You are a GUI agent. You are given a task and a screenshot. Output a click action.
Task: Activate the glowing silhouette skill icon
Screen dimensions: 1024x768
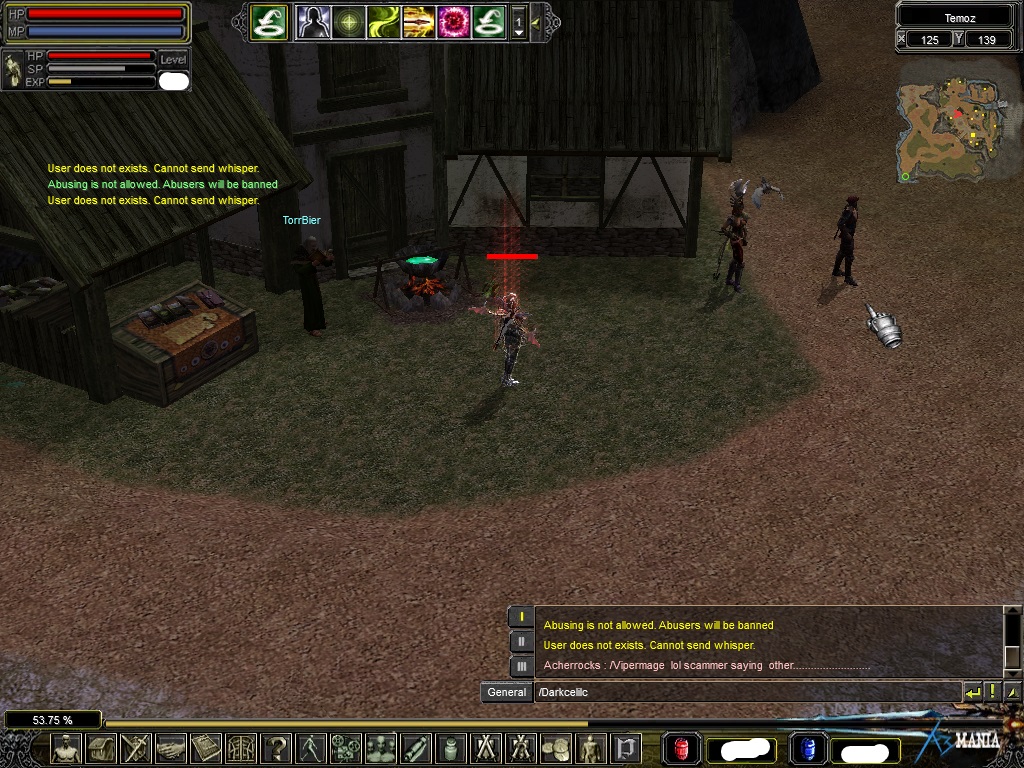pyautogui.click(x=313, y=21)
